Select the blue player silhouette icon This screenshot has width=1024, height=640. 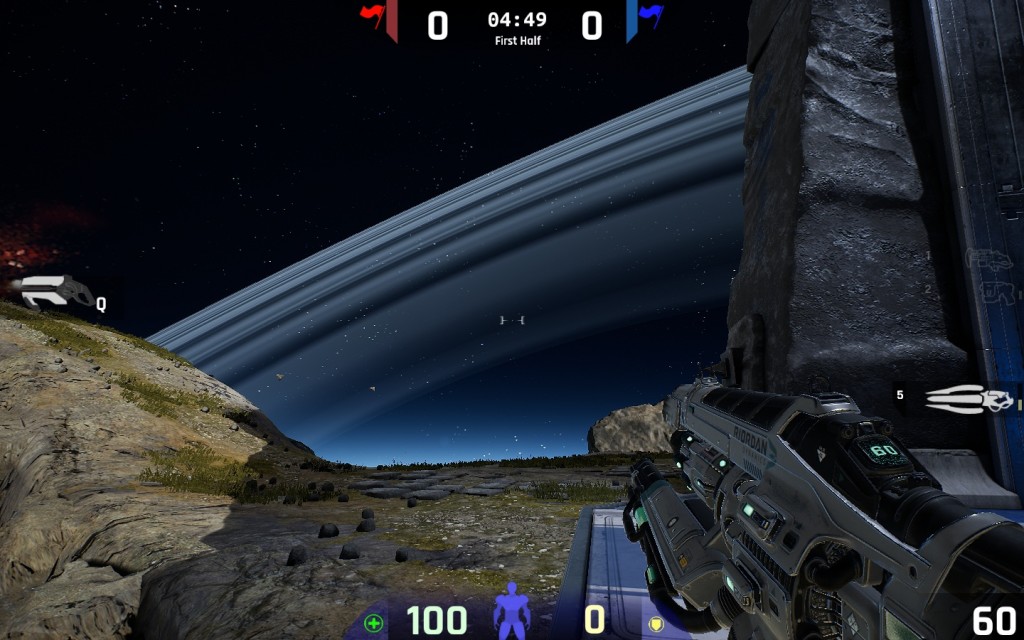511,610
